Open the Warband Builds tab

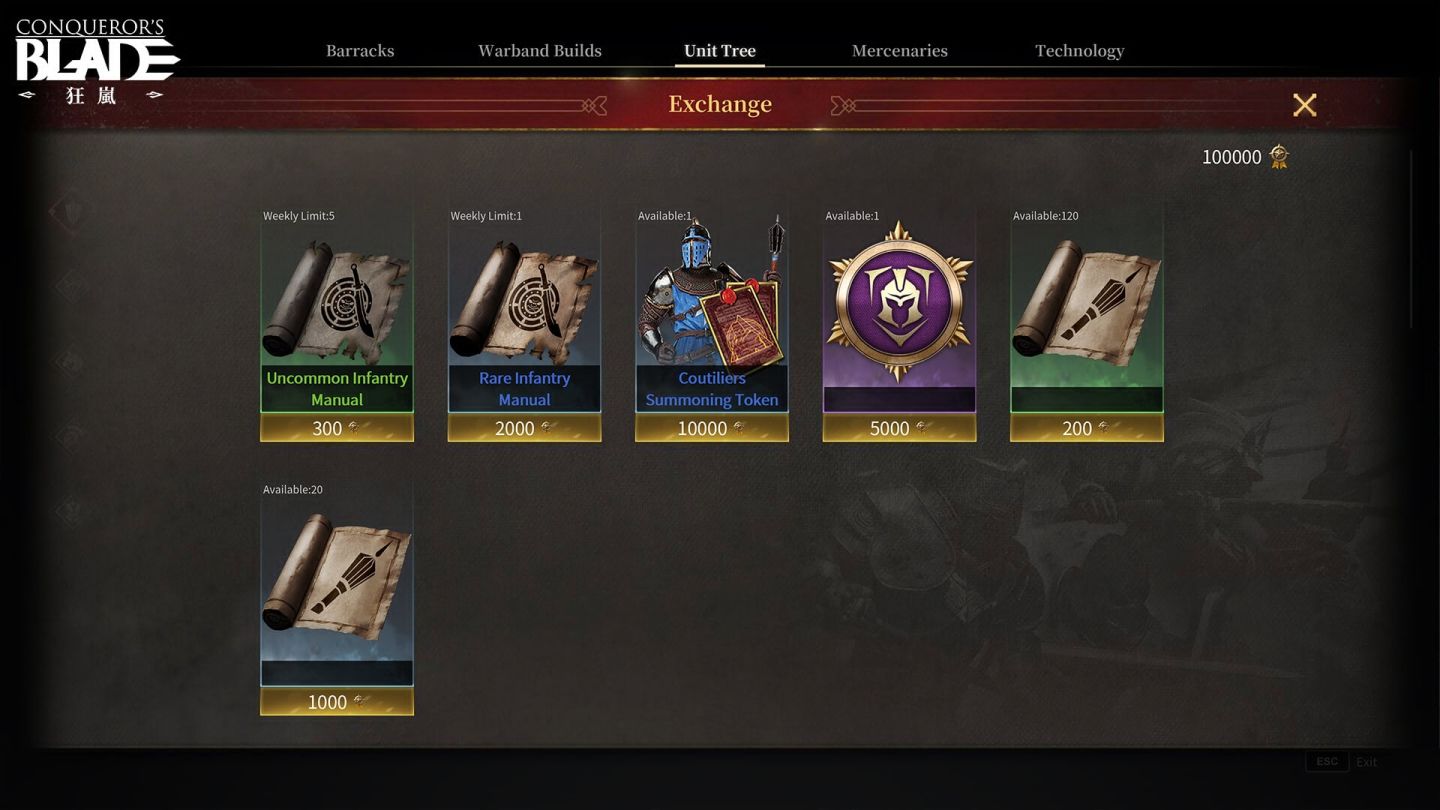click(540, 51)
